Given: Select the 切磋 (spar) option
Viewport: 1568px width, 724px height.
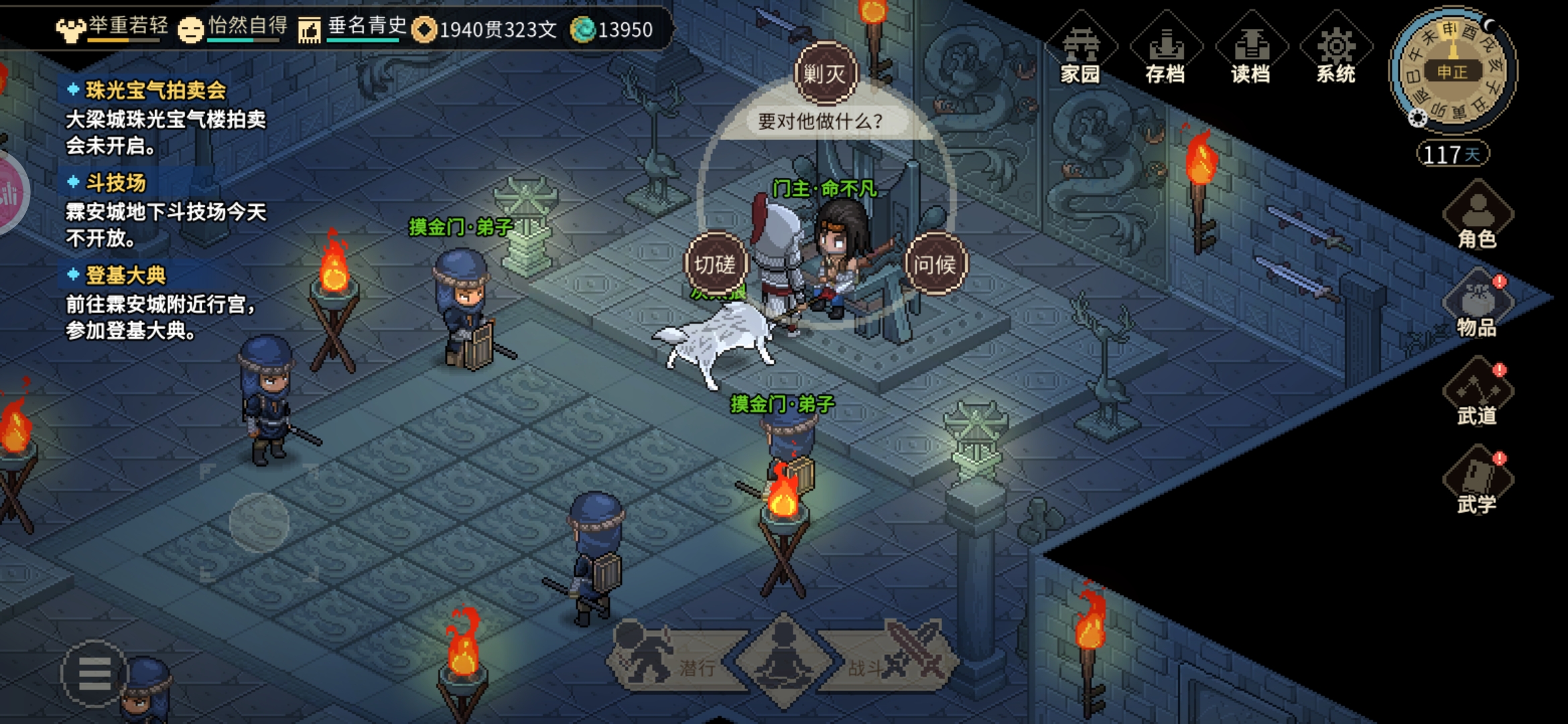Looking at the screenshot, I should [714, 264].
